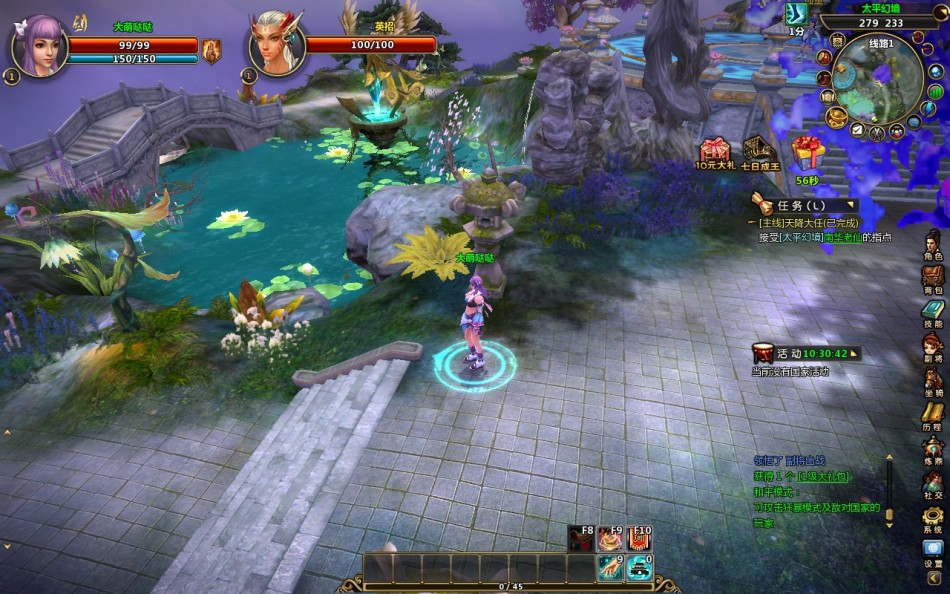The width and height of the screenshot is (950, 594).
Task: Open the 活动 activity drum panel
Action: click(x=764, y=353)
